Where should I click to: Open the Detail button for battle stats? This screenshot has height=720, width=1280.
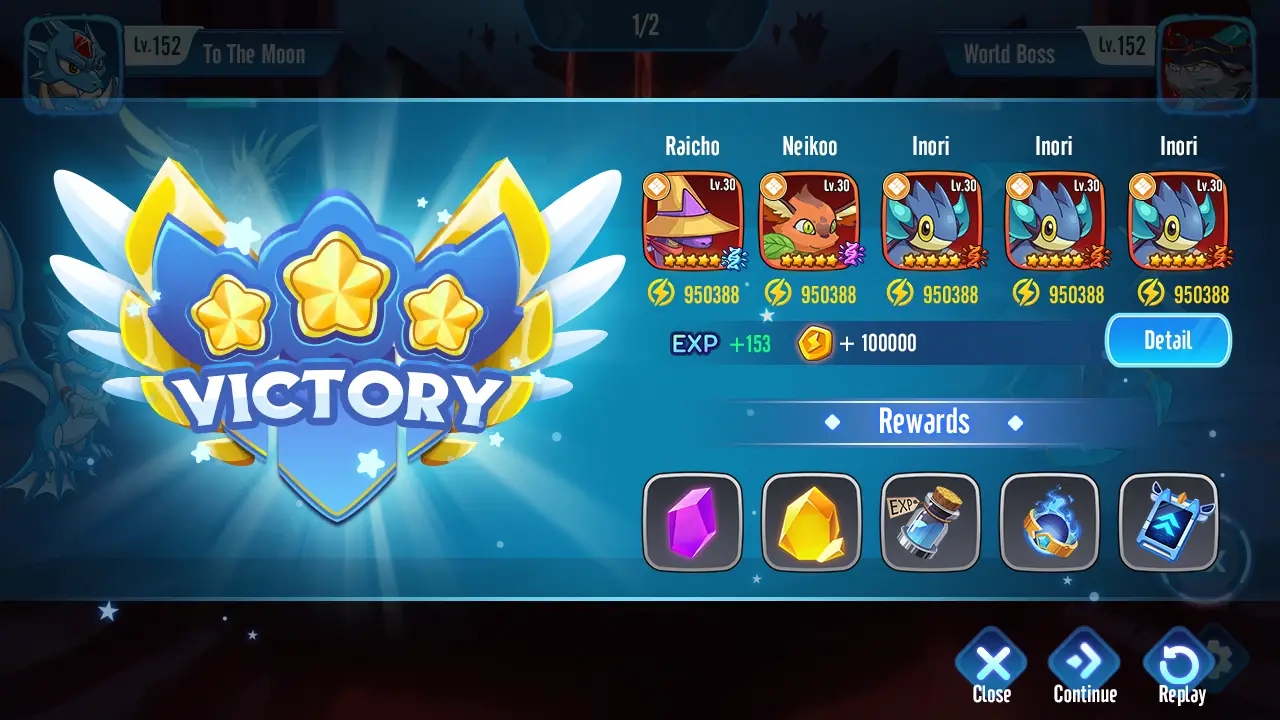pos(1167,340)
